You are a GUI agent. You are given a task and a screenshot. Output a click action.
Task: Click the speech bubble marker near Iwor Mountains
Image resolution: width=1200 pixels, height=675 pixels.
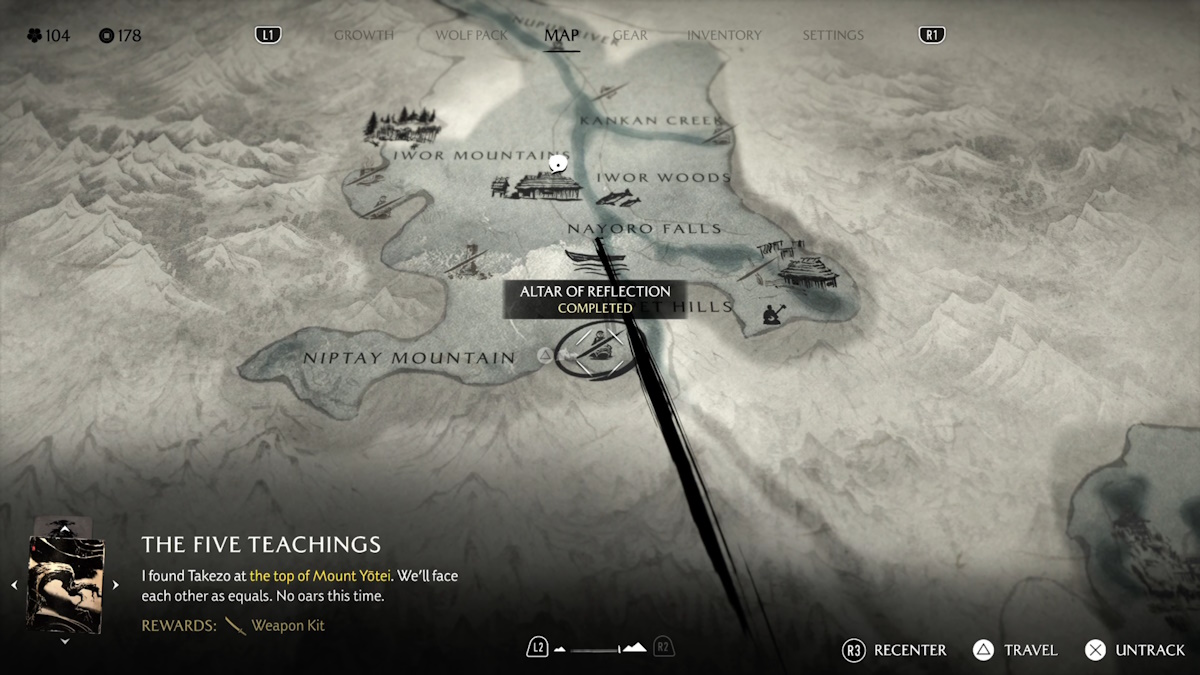point(558,164)
